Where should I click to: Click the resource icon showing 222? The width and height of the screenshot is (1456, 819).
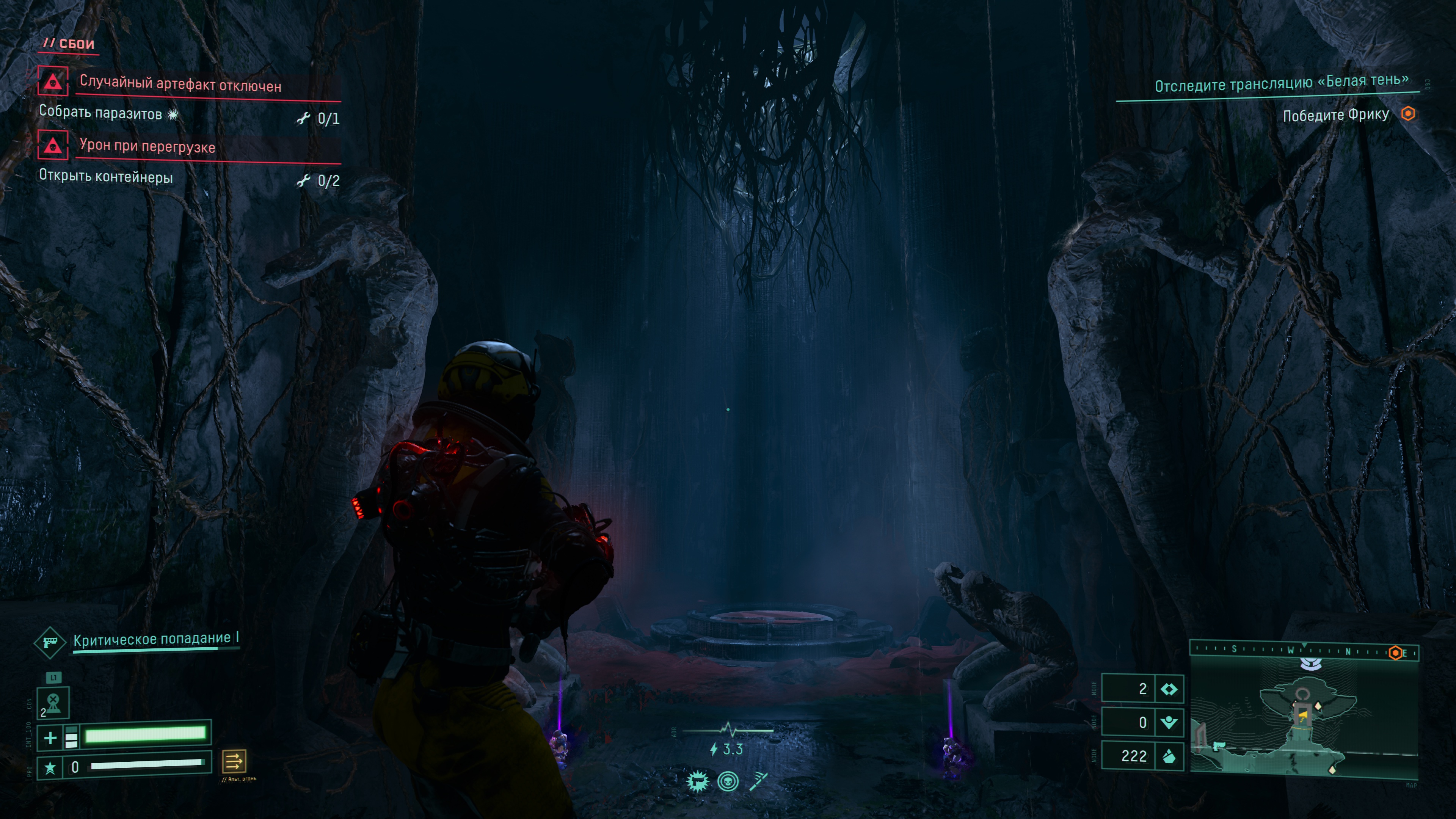[1168, 756]
